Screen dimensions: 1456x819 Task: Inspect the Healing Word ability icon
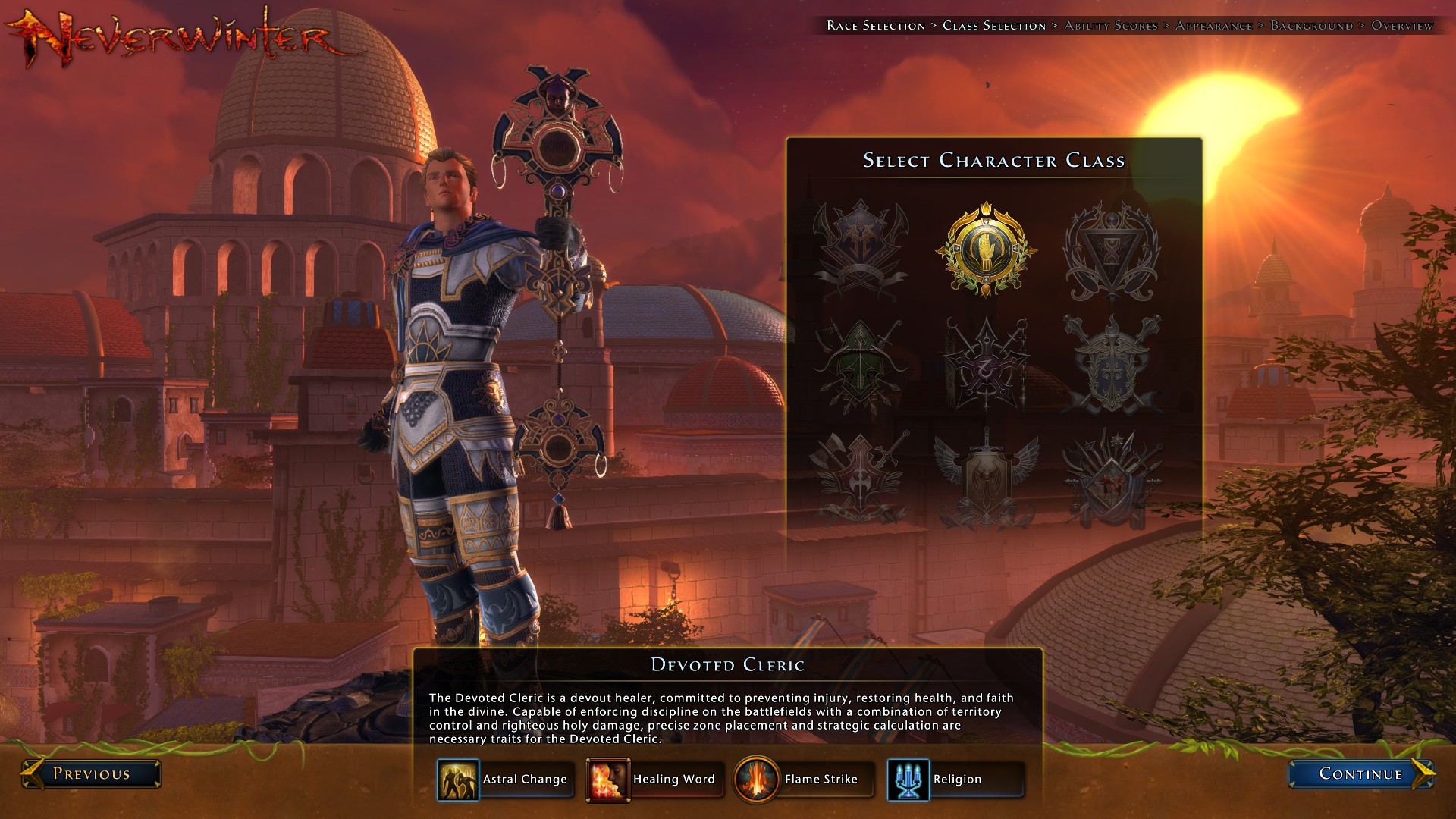tap(607, 780)
